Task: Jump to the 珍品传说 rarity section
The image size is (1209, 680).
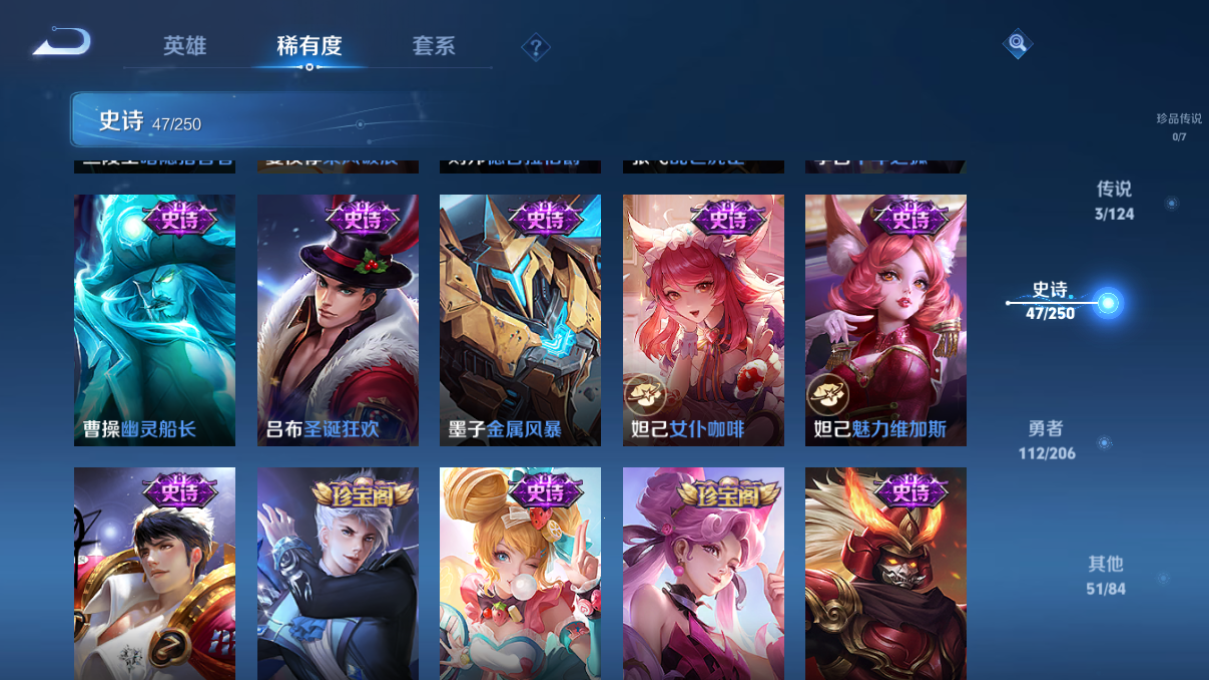Action: point(1179,126)
